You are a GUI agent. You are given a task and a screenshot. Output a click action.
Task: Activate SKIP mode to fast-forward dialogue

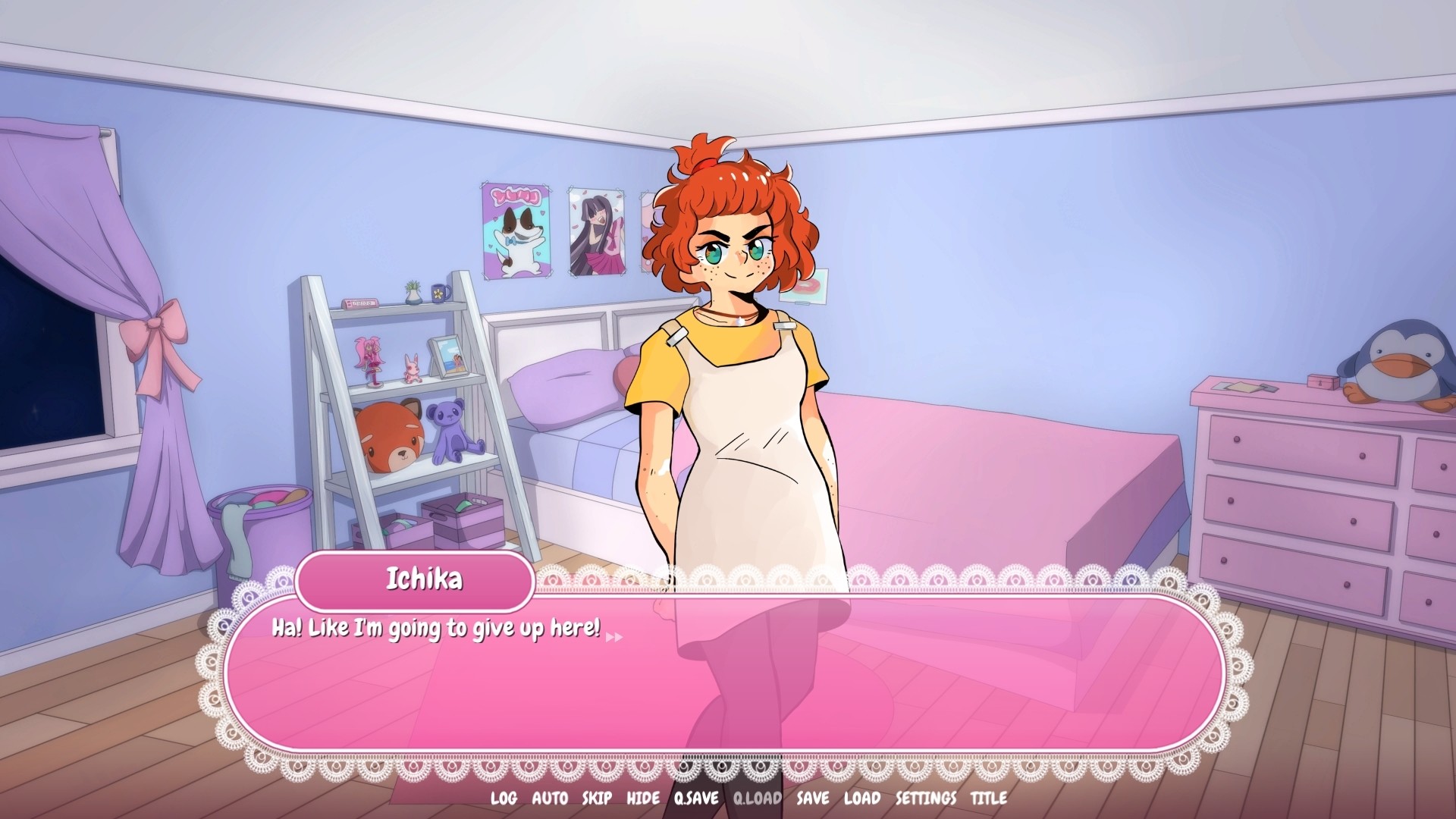click(x=598, y=799)
